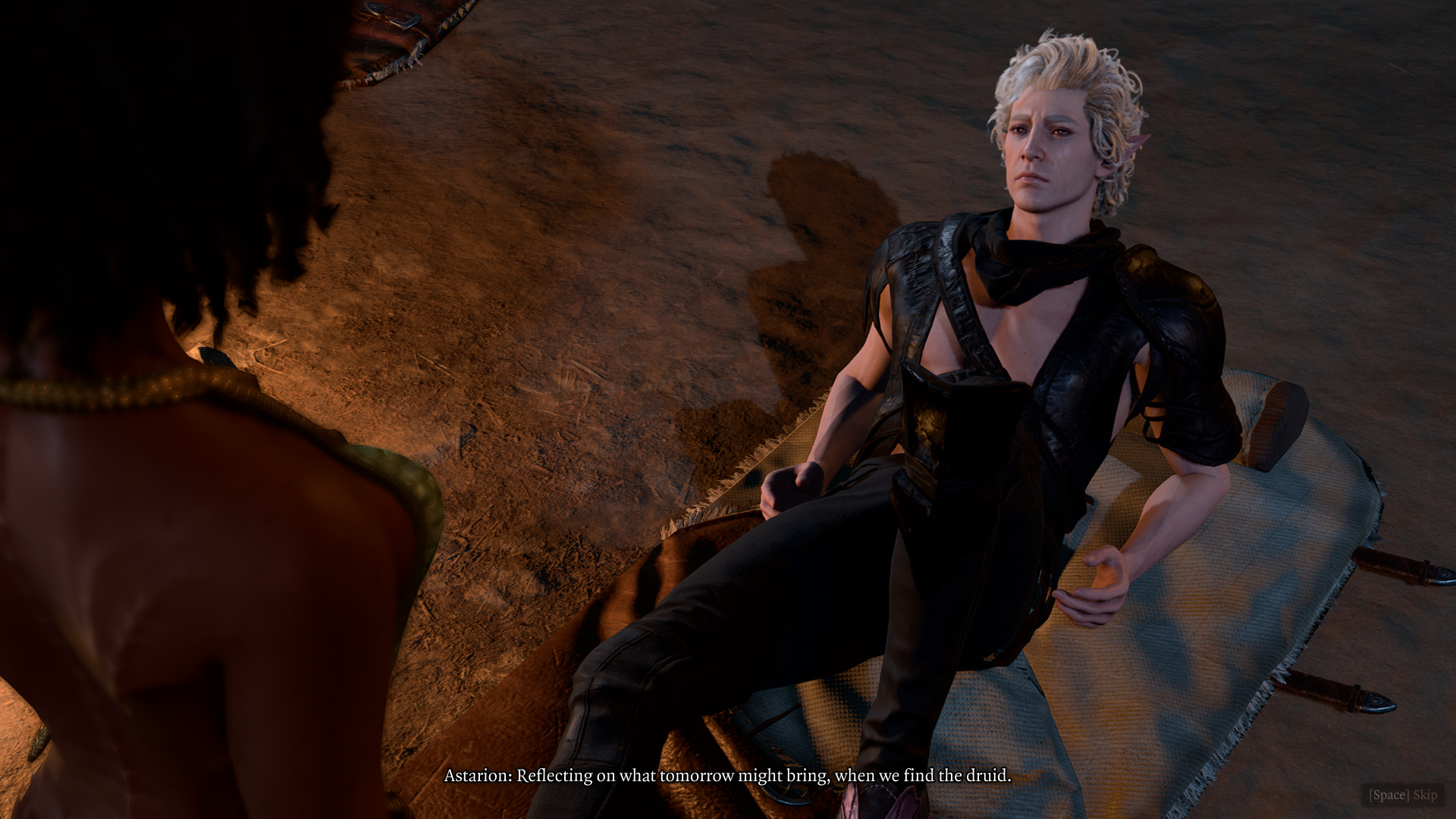This screenshot has height=819, width=1456.
Task: Skip the current dialogue line
Action: [1402, 795]
